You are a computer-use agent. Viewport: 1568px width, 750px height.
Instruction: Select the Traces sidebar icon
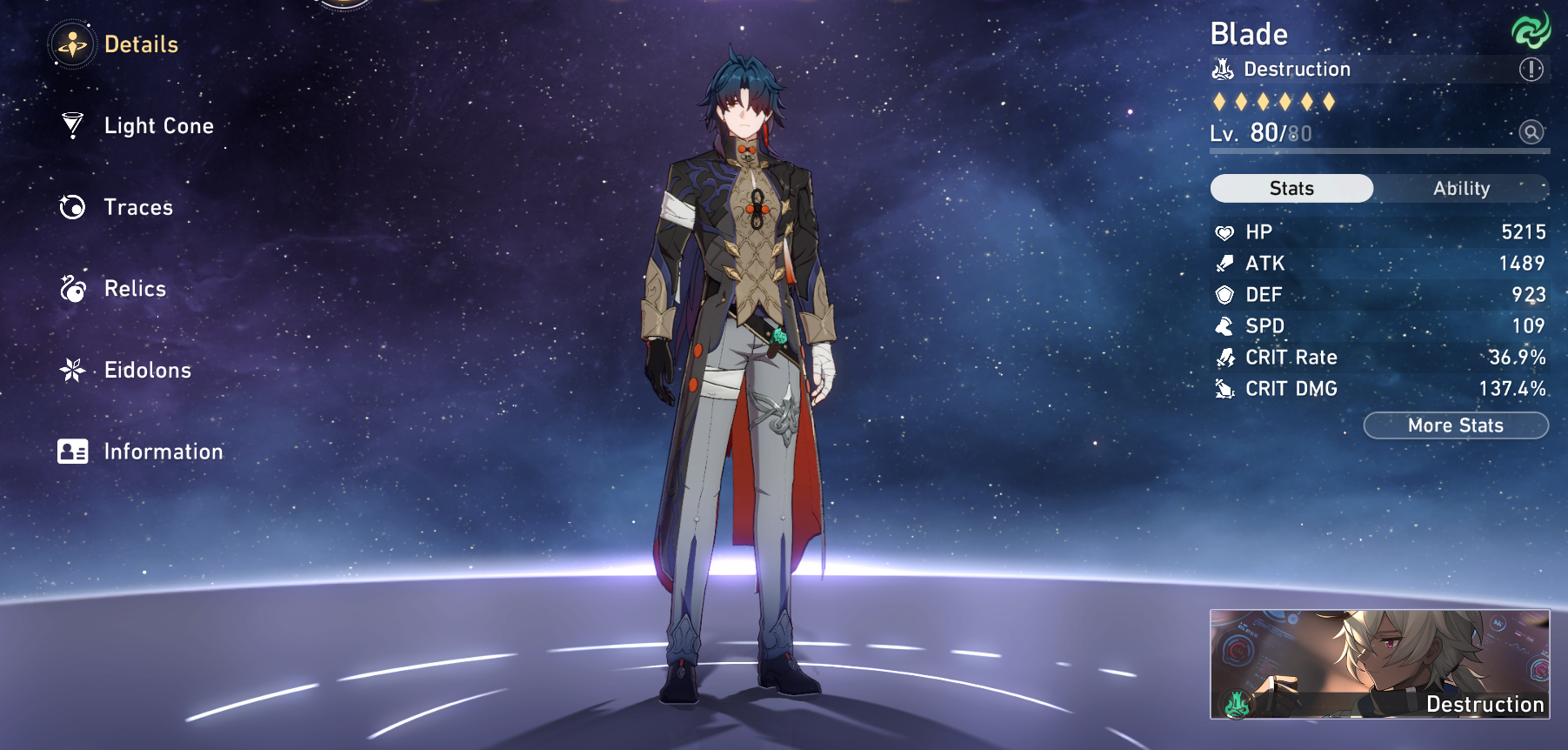(x=73, y=208)
